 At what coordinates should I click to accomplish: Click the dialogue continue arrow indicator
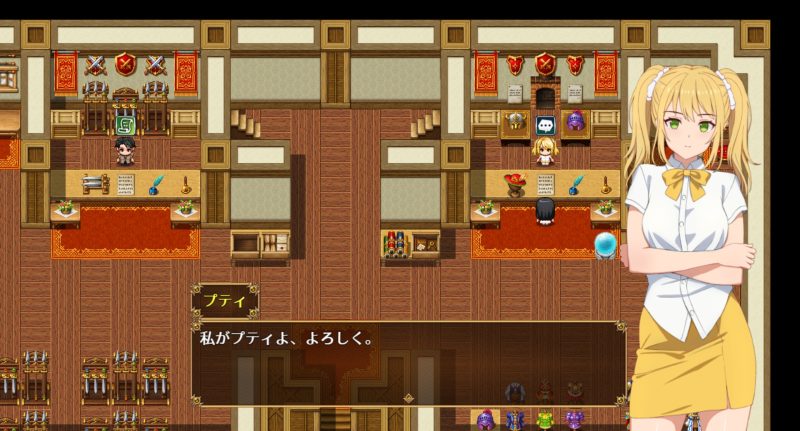coord(408,398)
